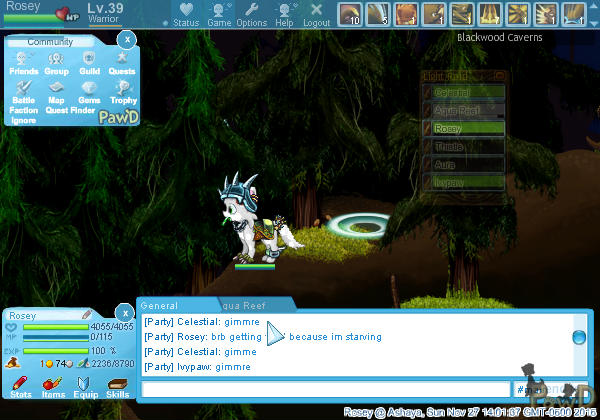
Task: Open the Game menu
Action: (219, 13)
